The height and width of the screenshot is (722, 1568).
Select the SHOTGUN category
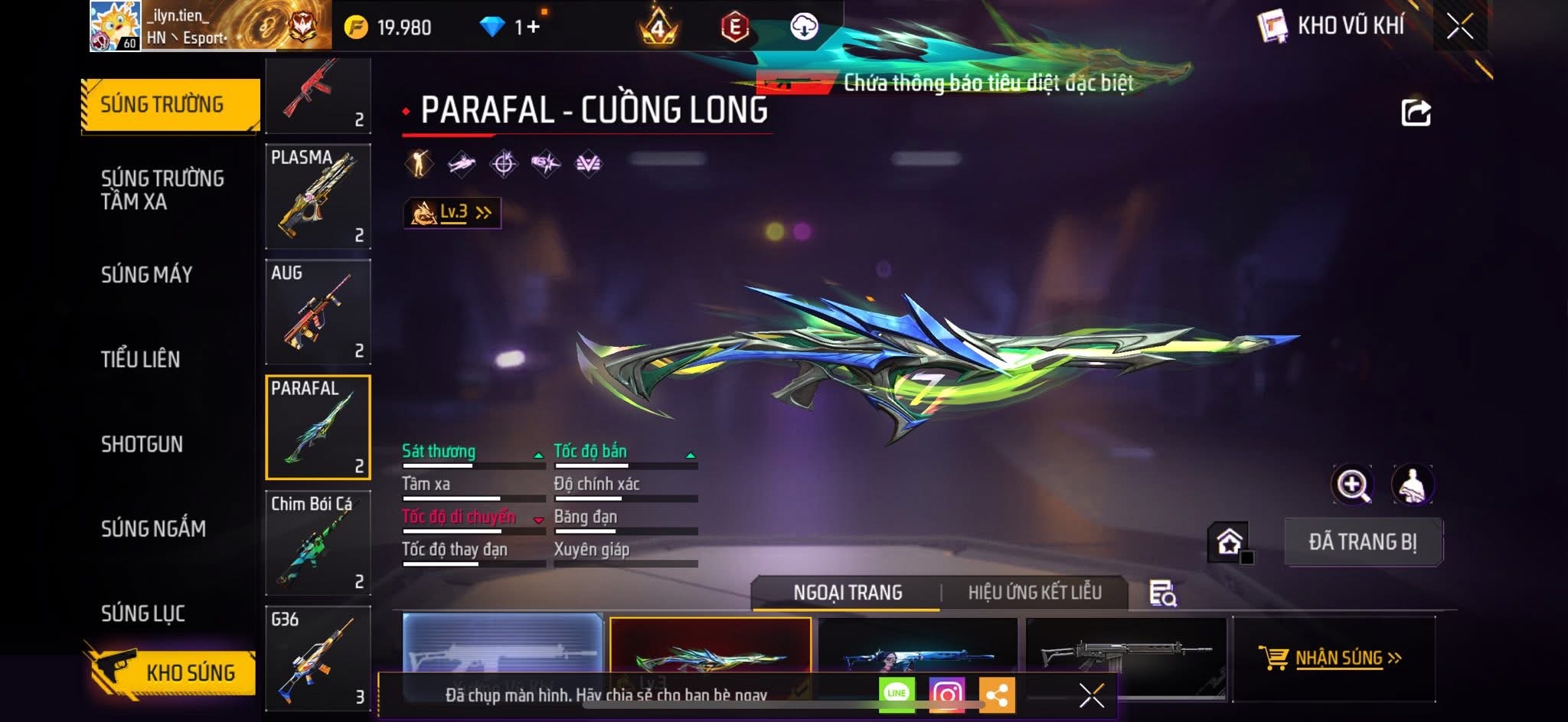coord(142,444)
